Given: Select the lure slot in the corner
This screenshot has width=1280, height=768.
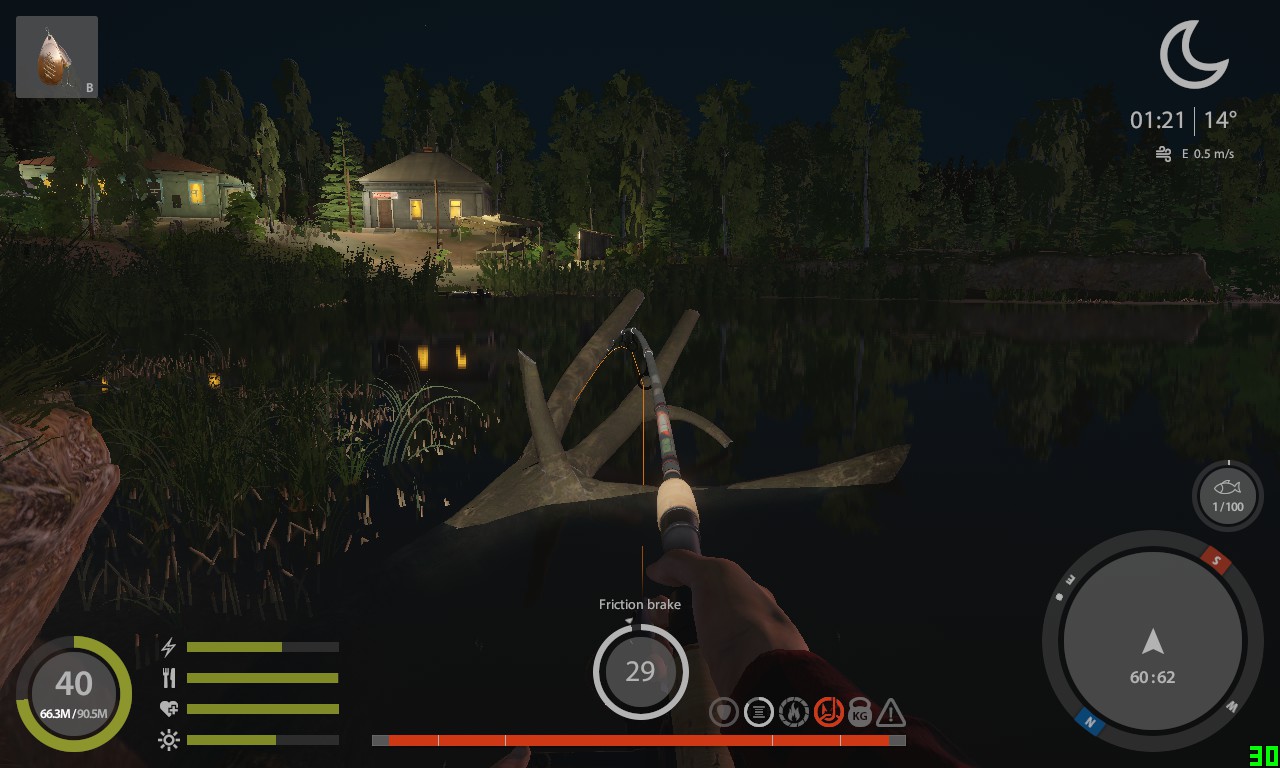Looking at the screenshot, I should [x=56, y=57].
